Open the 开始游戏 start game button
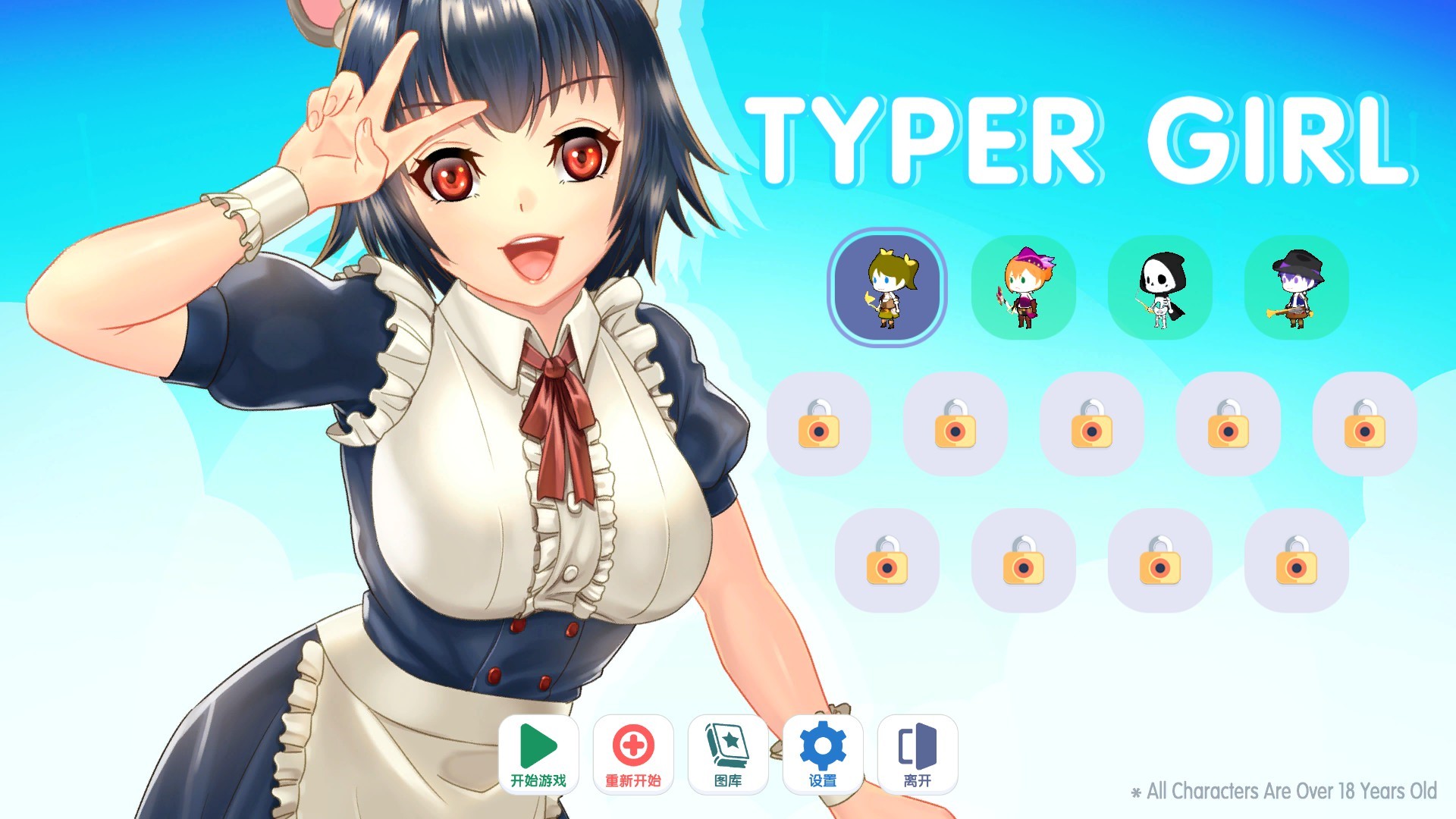This screenshot has height=819, width=1456. point(538,755)
